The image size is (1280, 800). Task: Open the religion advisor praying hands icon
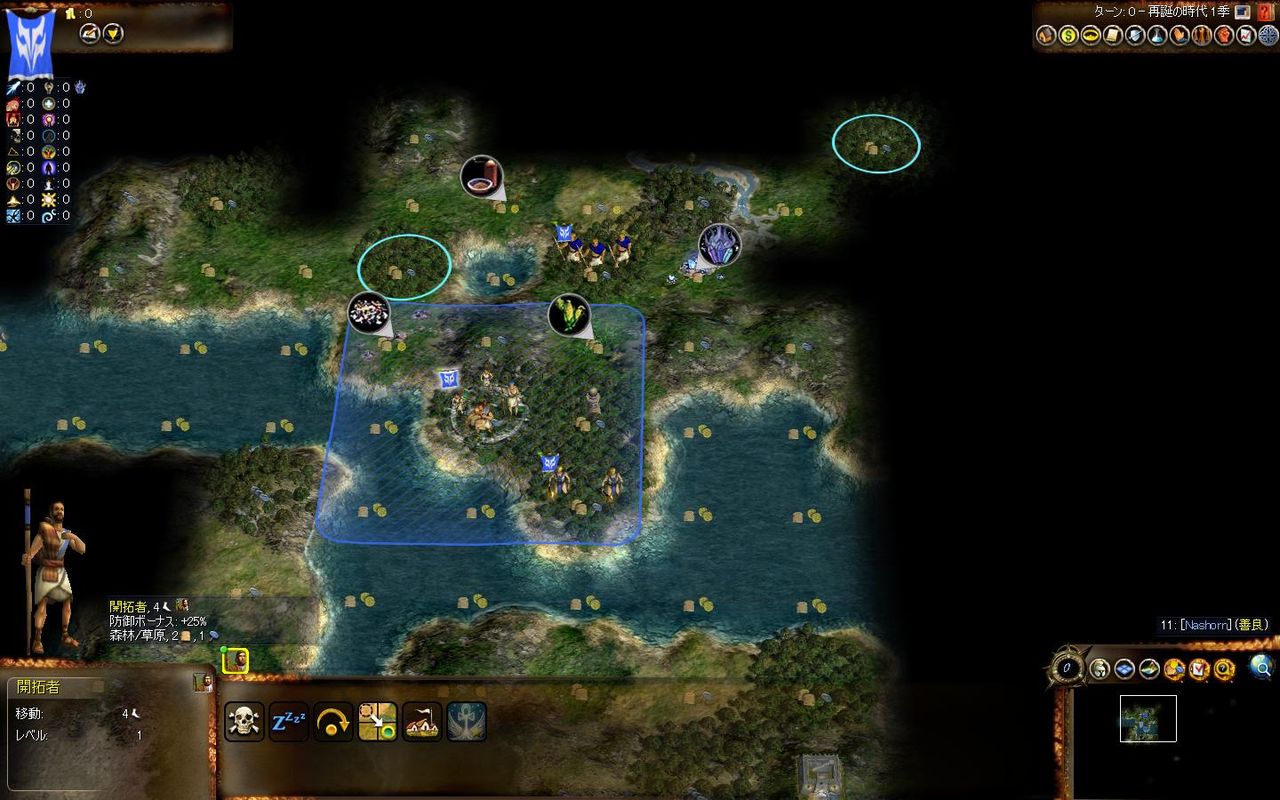[1181, 37]
